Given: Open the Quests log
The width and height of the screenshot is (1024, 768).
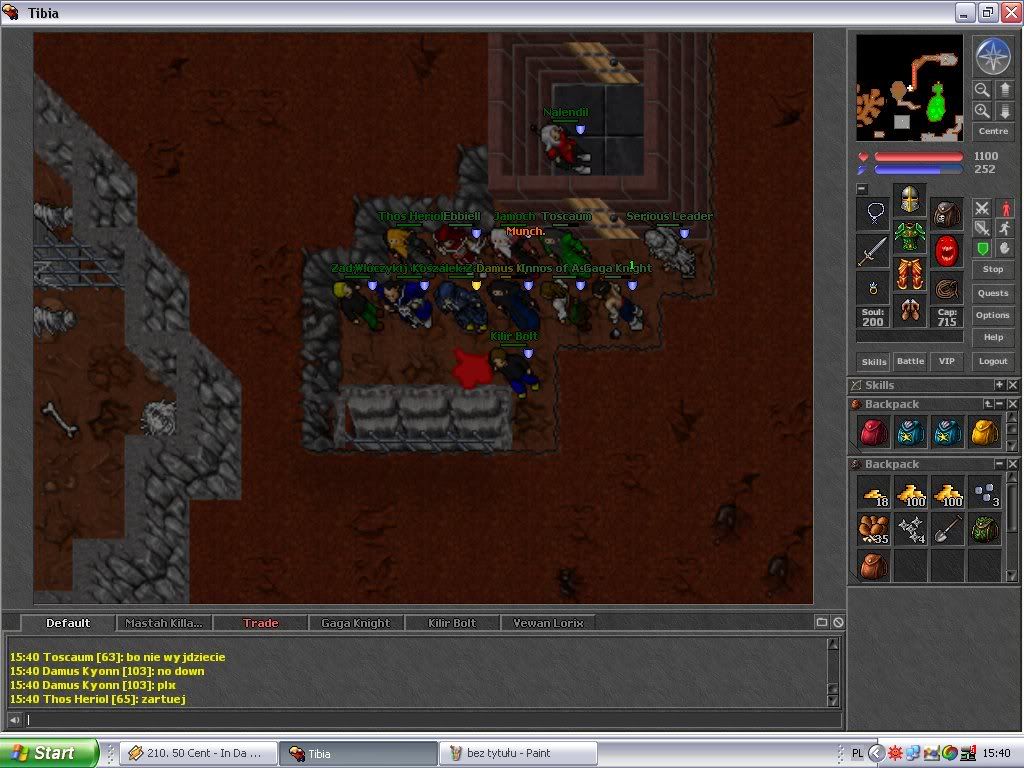Looking at the screenshot, I should [992, 293].
